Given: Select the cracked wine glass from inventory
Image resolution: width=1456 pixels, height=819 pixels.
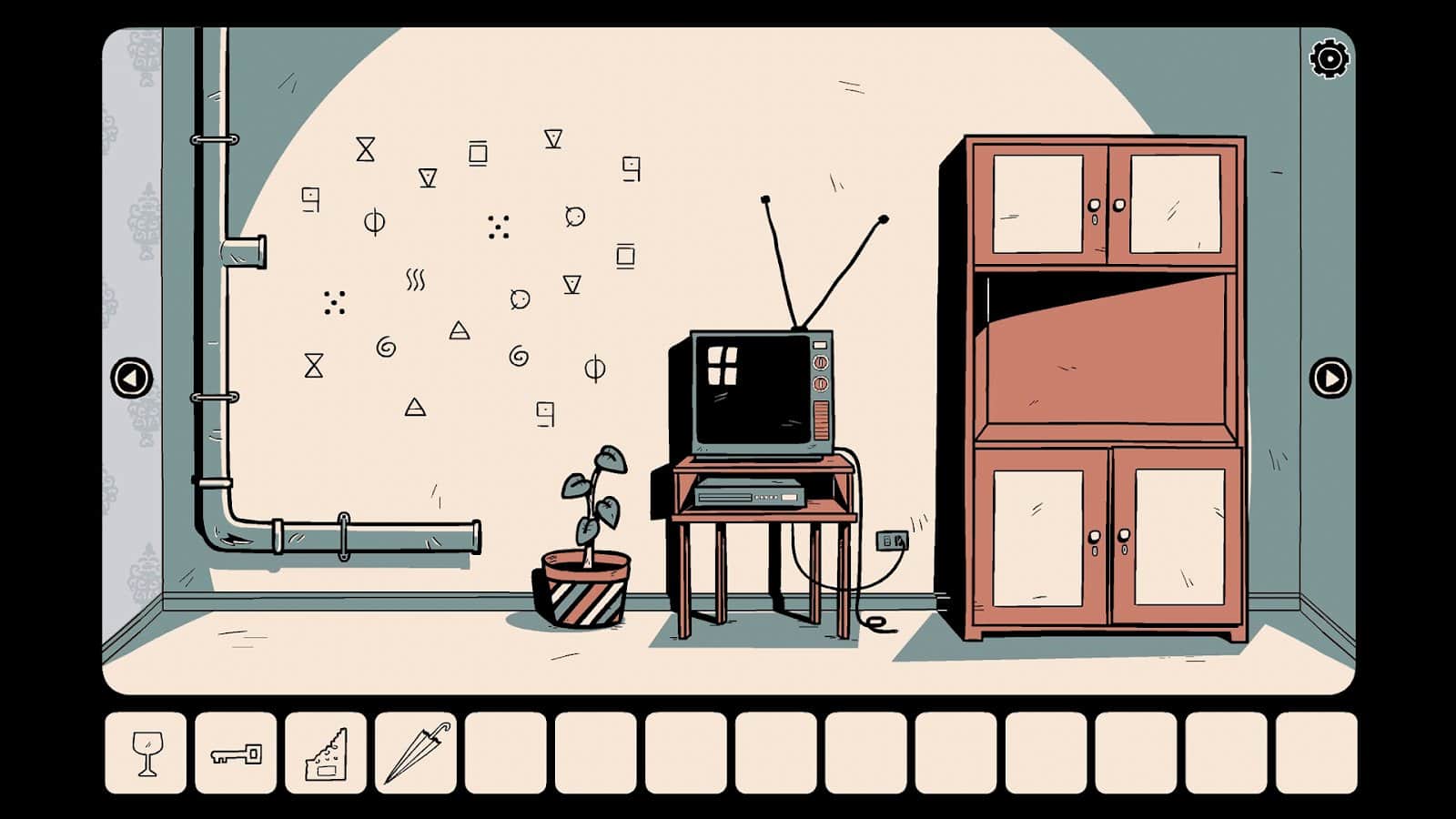Looking at the screenshot, I should [147, 751].
